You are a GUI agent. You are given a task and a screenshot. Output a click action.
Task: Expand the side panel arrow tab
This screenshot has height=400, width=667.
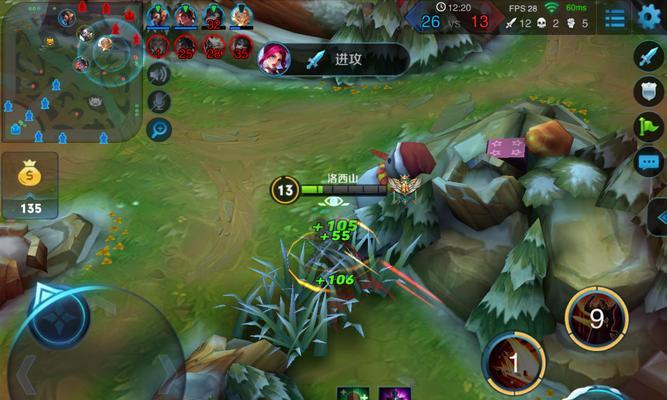658,217
